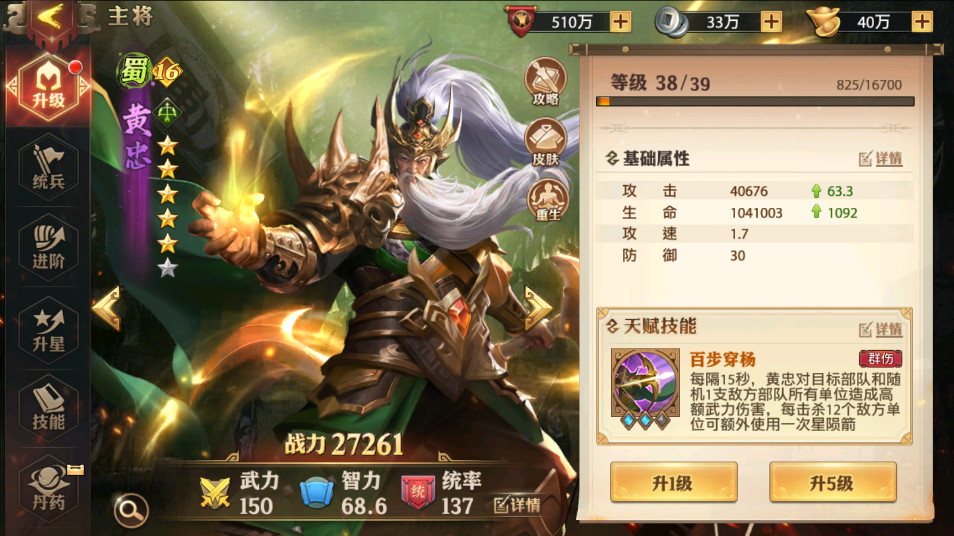Open the 技能 tab
954x536 pixels.
48,407
